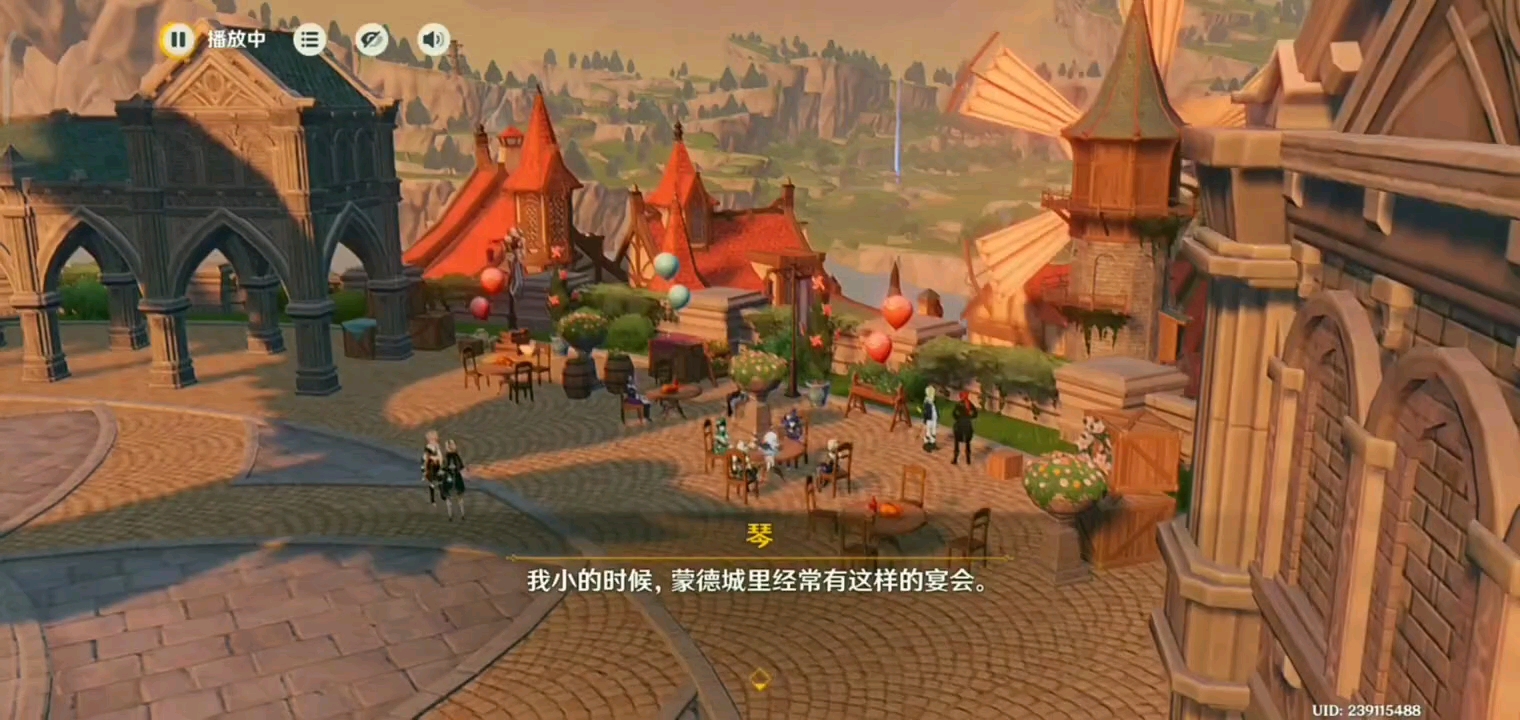Click the speaker icon to mute voice

432,39
